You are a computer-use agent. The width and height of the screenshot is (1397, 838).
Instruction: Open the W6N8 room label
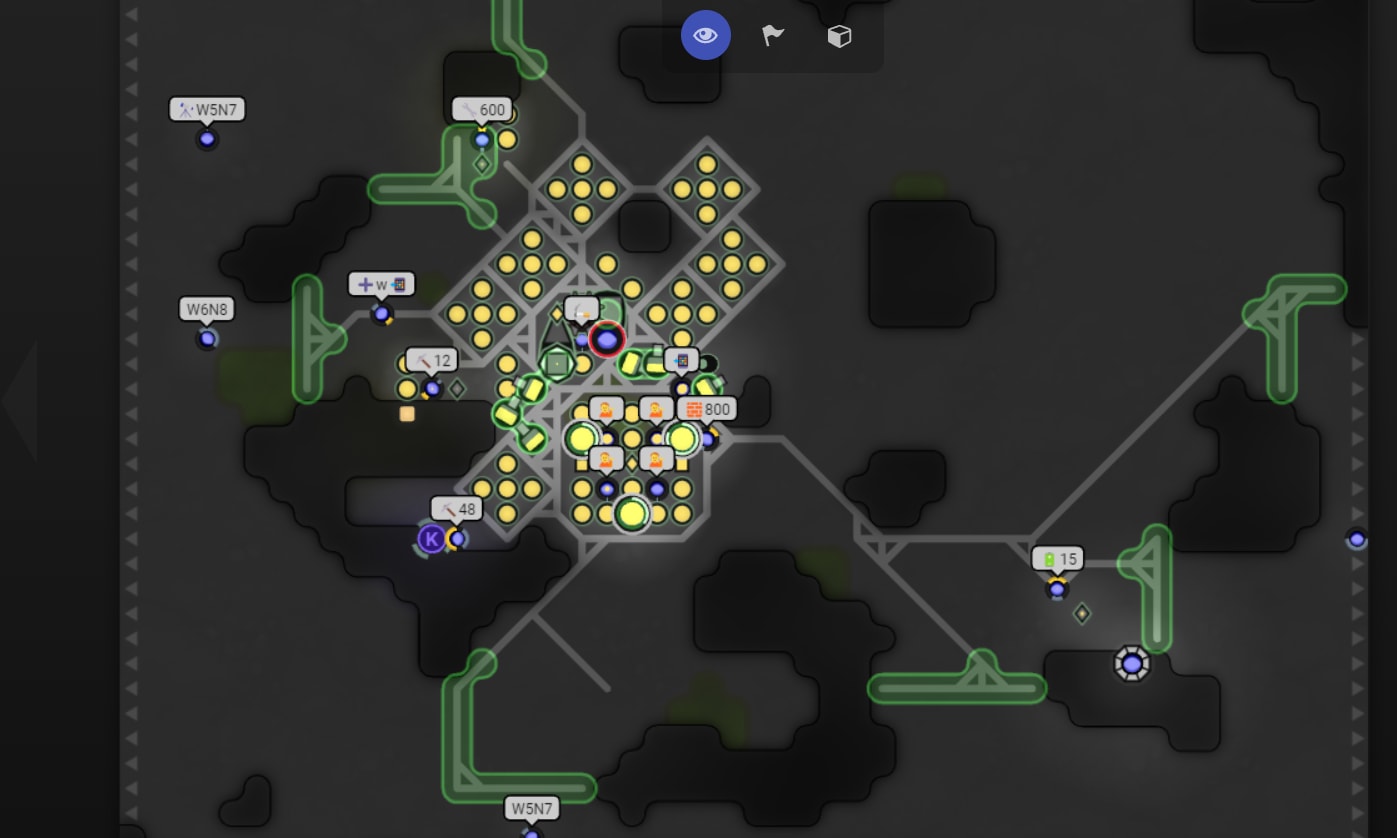(206, 309)
